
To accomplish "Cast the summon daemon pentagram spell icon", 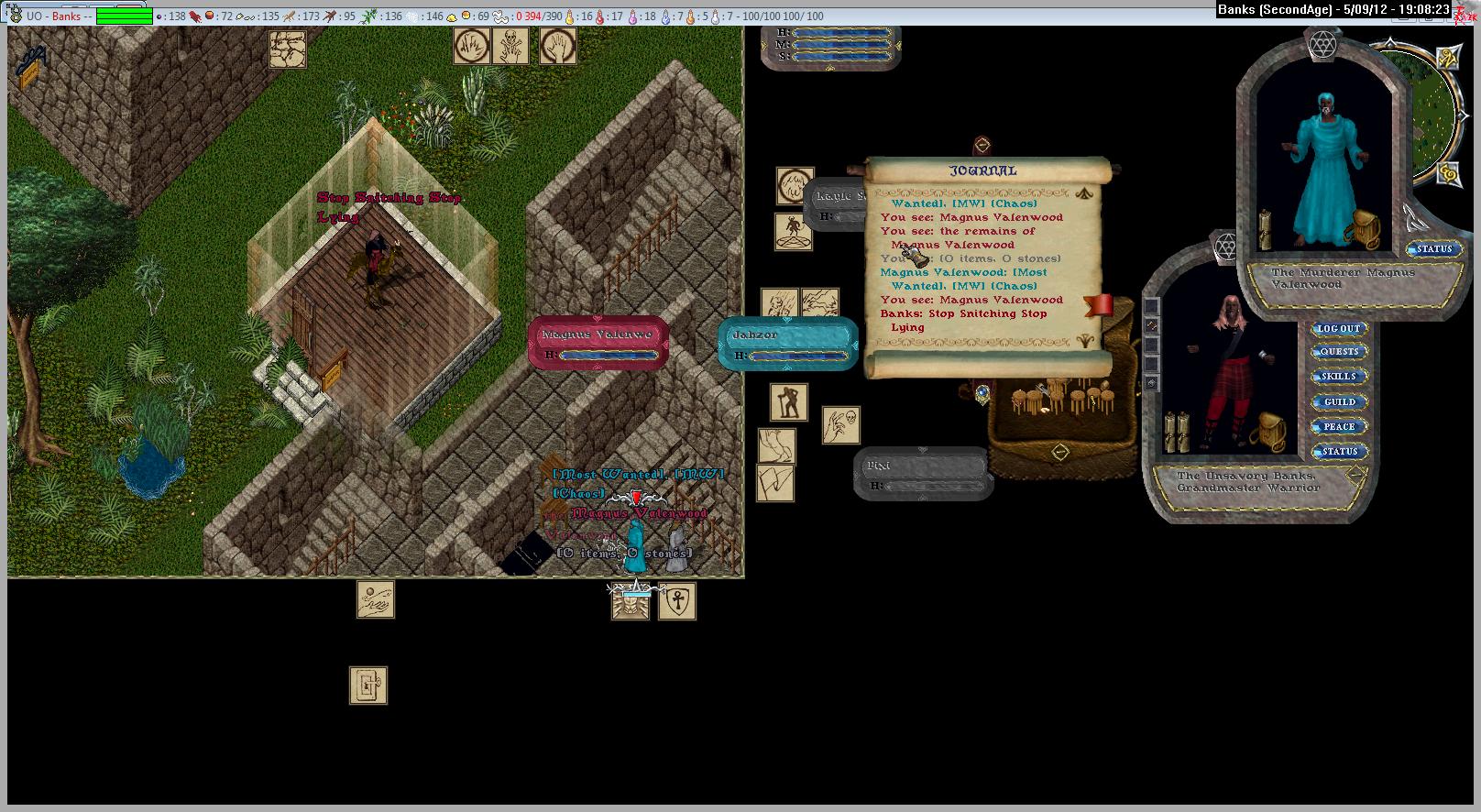I will (x=794, y=232).
